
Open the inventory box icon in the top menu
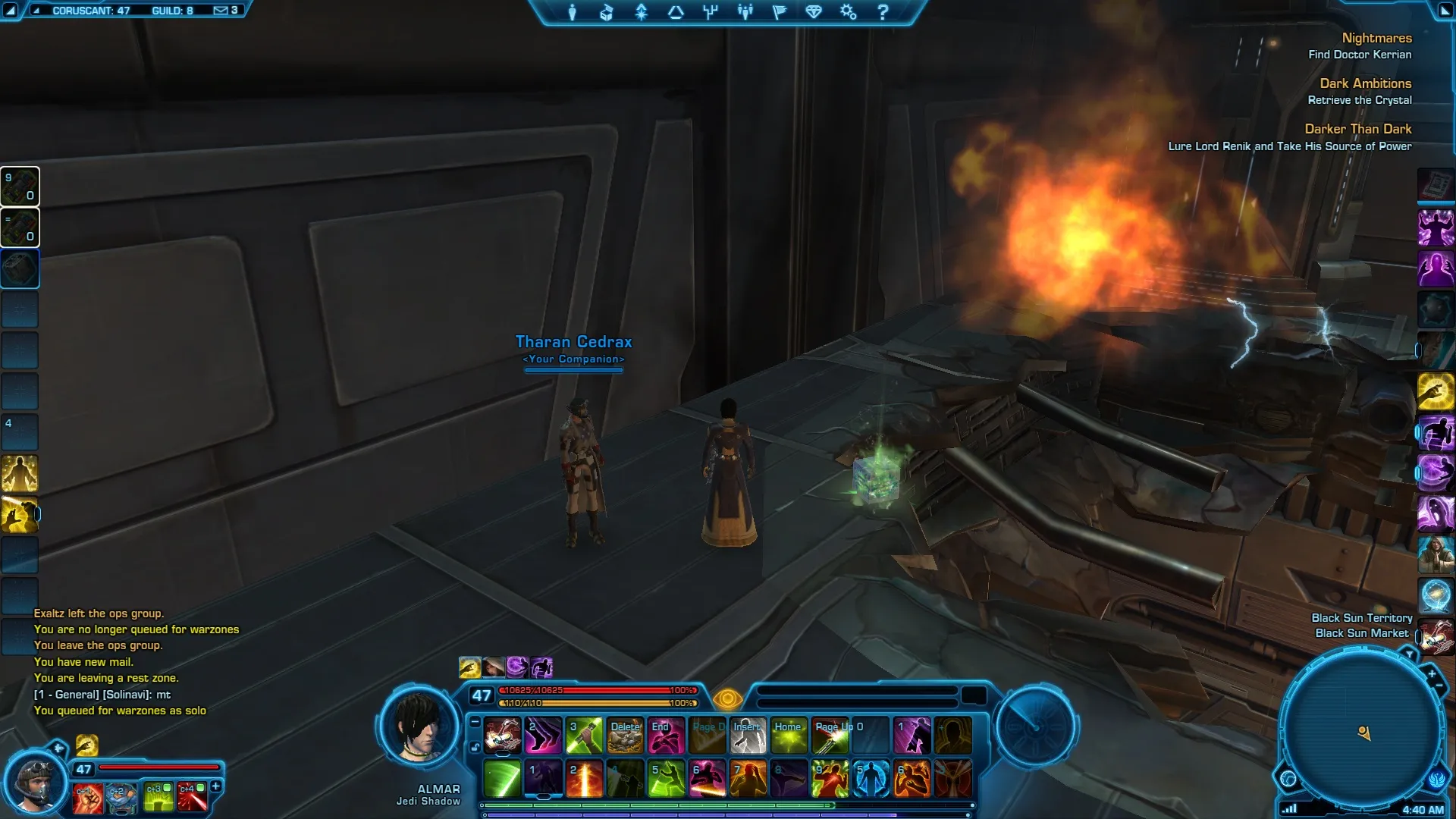(607, 12)
